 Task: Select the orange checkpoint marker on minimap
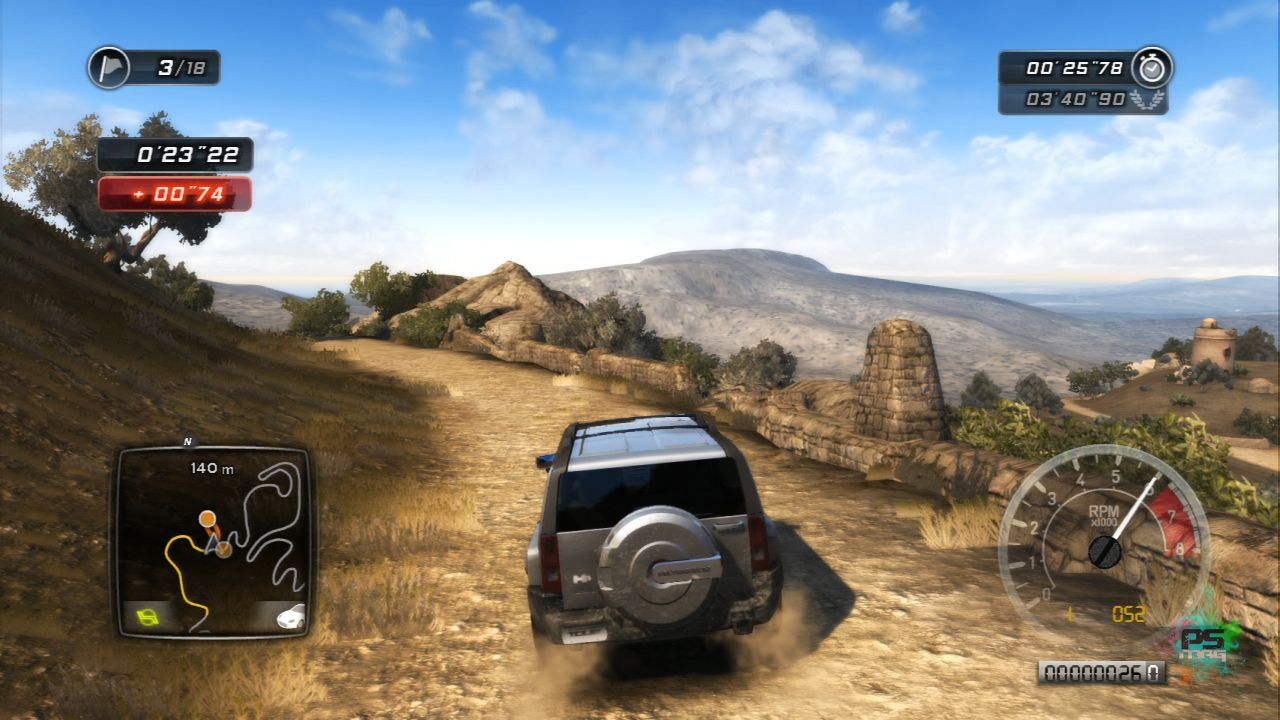coord(207,519)
